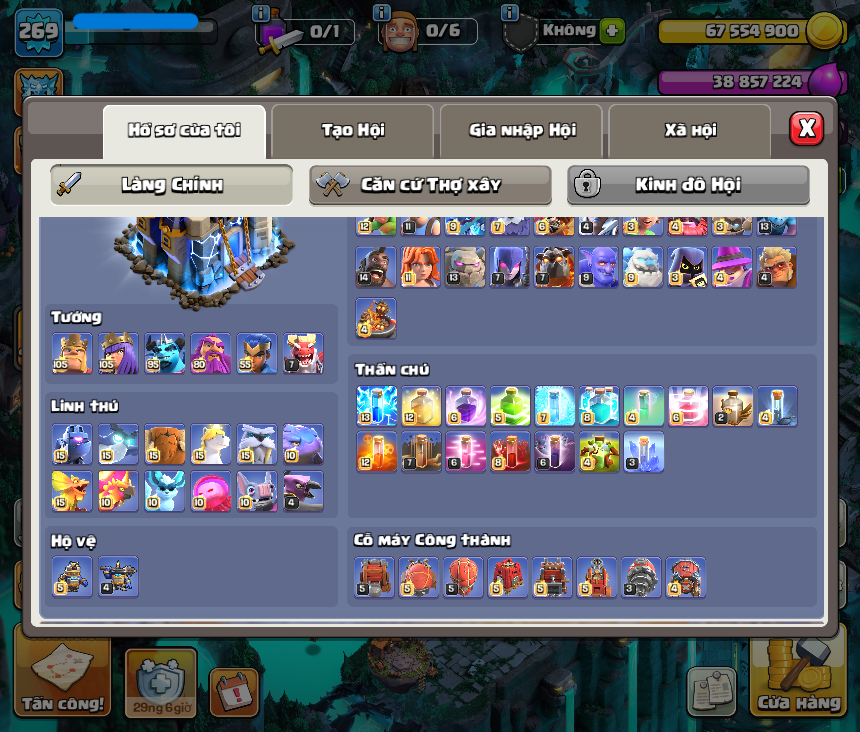Viewport: 860px width, 732px height.
Task: View the Căn cứ Thợ xây profile
Action: (430, 185)
